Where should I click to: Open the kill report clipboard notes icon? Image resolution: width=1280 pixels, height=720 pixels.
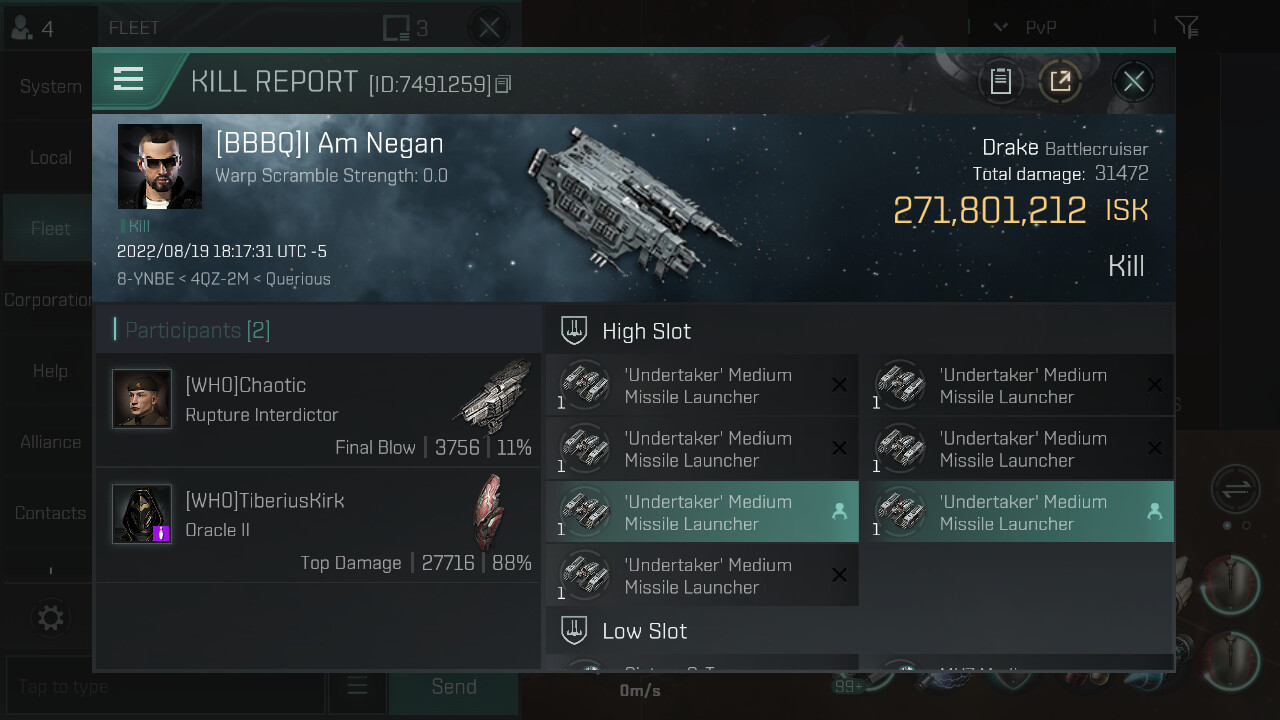(x=1001, y=82)
